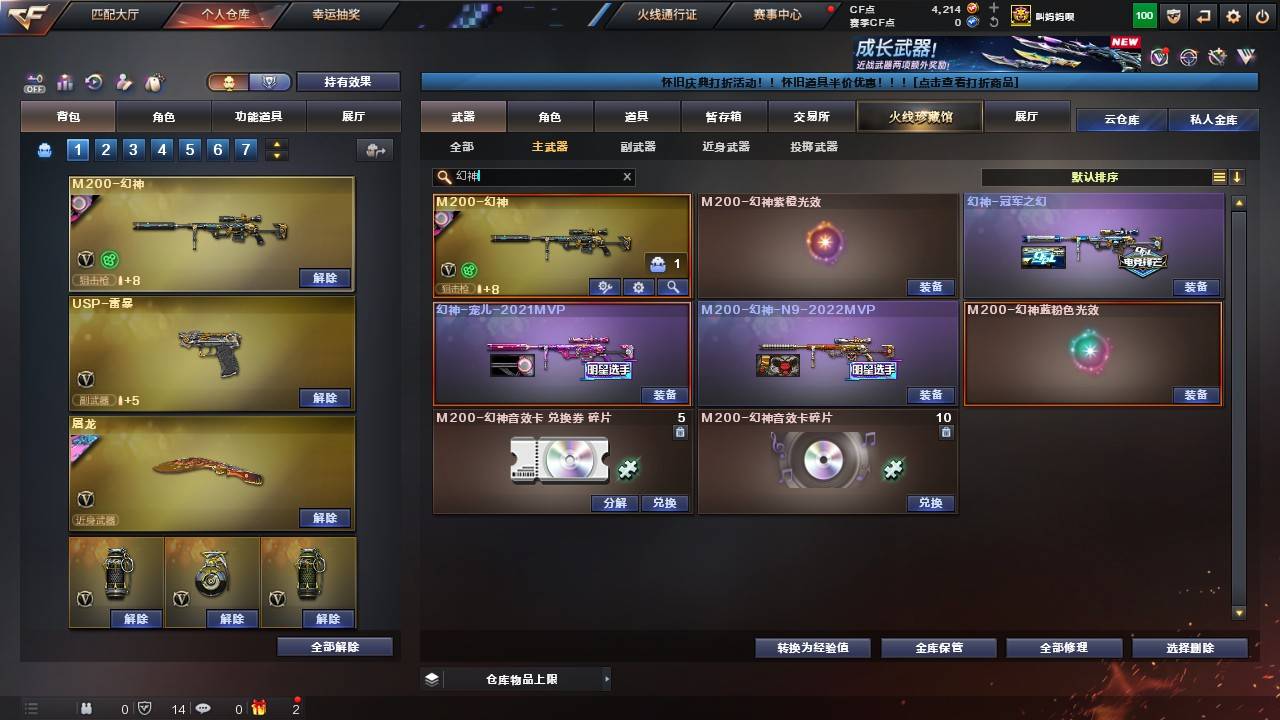This screenshot has width=1280, height=720.
Task: Open the settings gear in the top-right corner
Action: pos(1233,16)
